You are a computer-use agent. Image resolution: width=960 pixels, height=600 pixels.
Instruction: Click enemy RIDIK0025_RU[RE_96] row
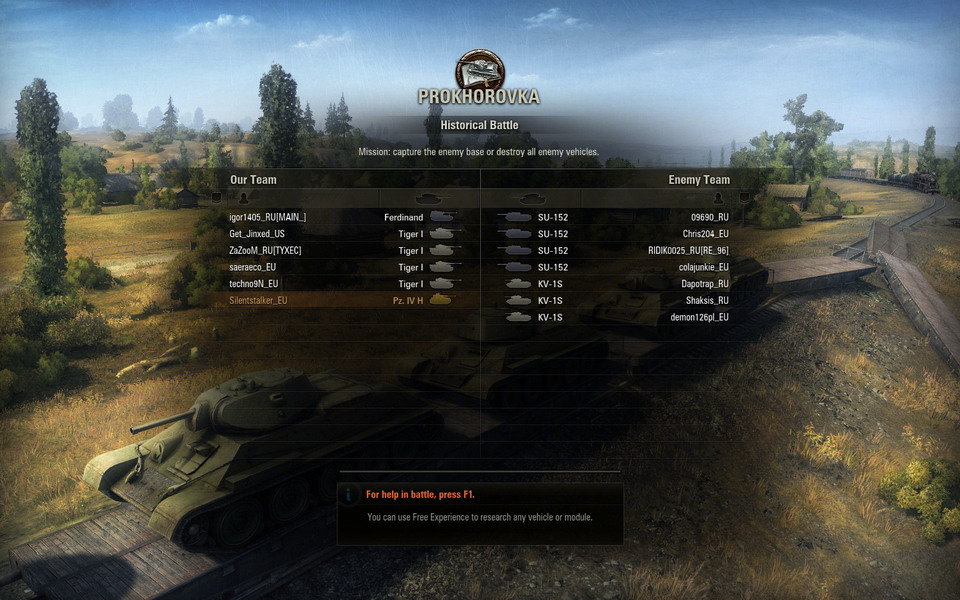(x=688, y=251)
